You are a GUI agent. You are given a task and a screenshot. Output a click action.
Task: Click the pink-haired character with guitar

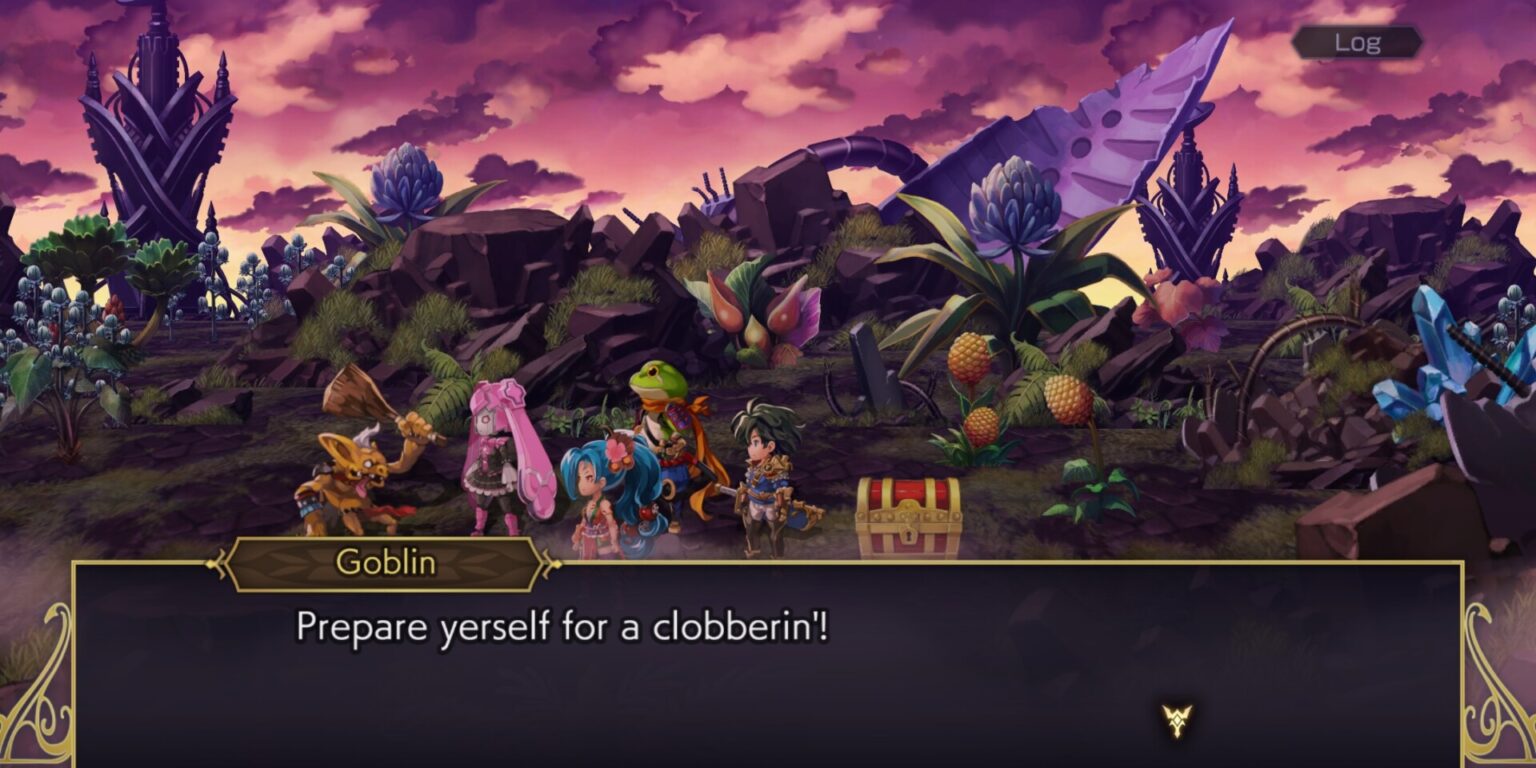point(503,460)
